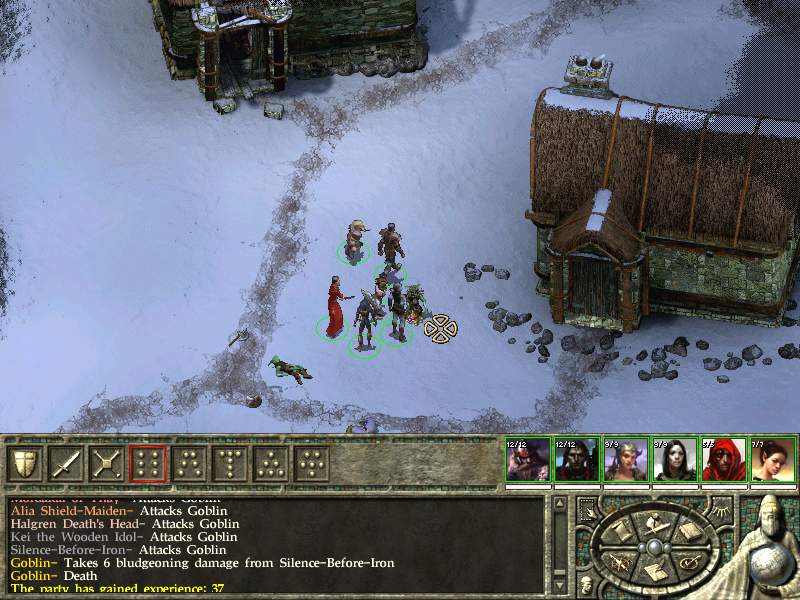Image resolution: width=800 pixels, height=600 pixels.
Task: Click the half-sun button beside the dial
Action: click(722, 511)
